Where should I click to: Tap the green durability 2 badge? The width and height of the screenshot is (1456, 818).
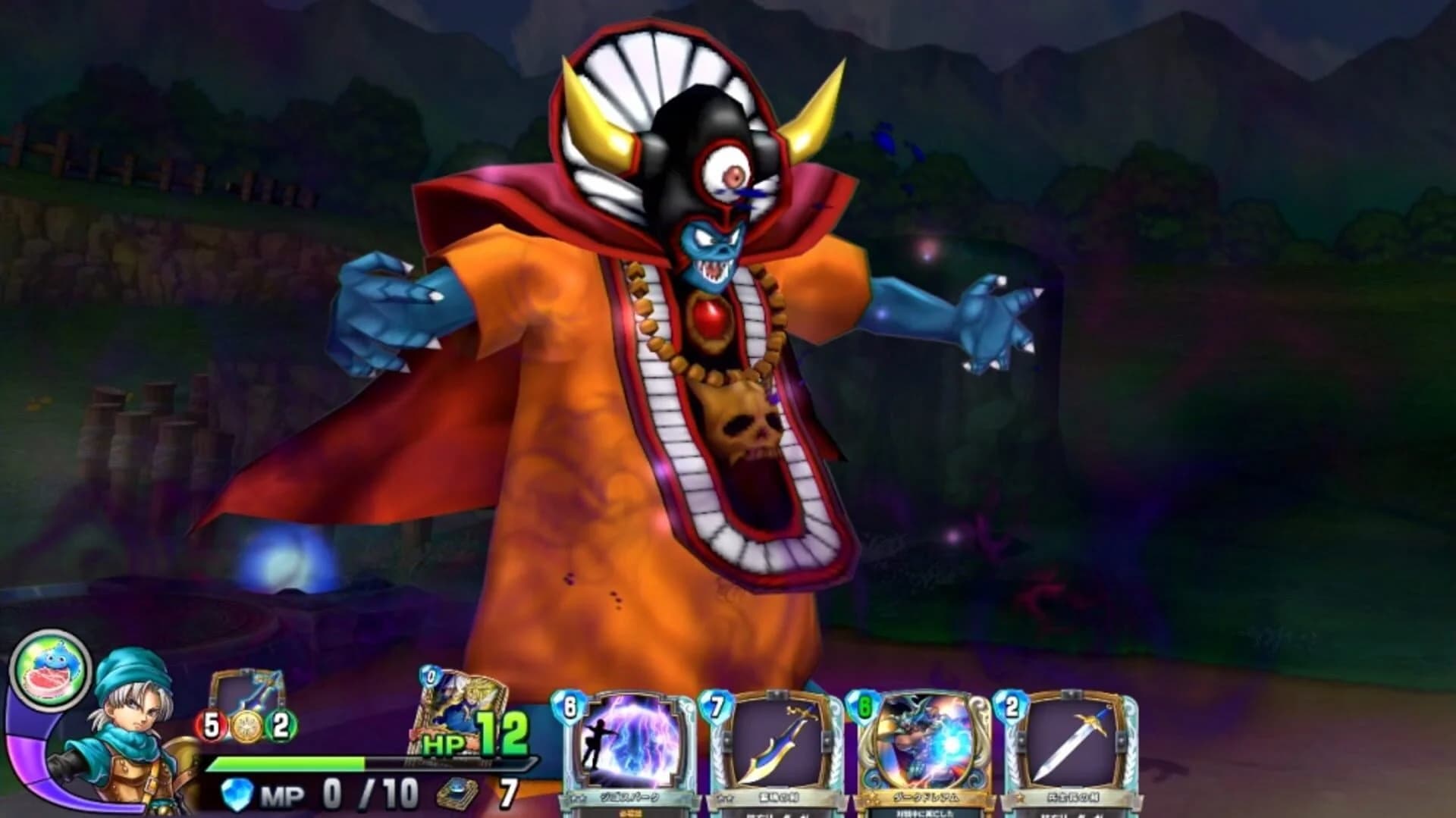pos(281,724)
